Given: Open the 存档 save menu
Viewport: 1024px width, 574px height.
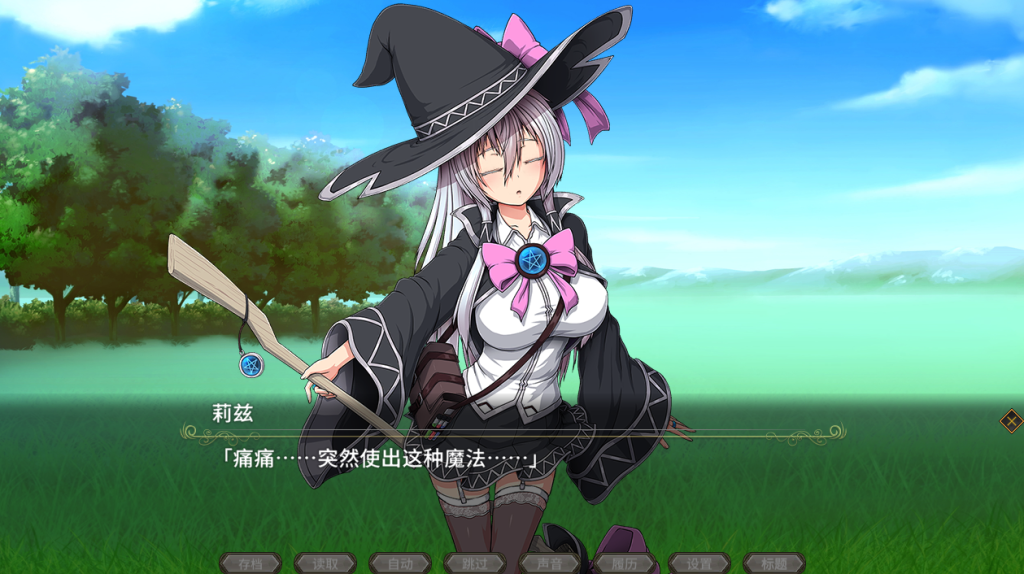Looking at the screenshot, I should [x=250, y=564].
